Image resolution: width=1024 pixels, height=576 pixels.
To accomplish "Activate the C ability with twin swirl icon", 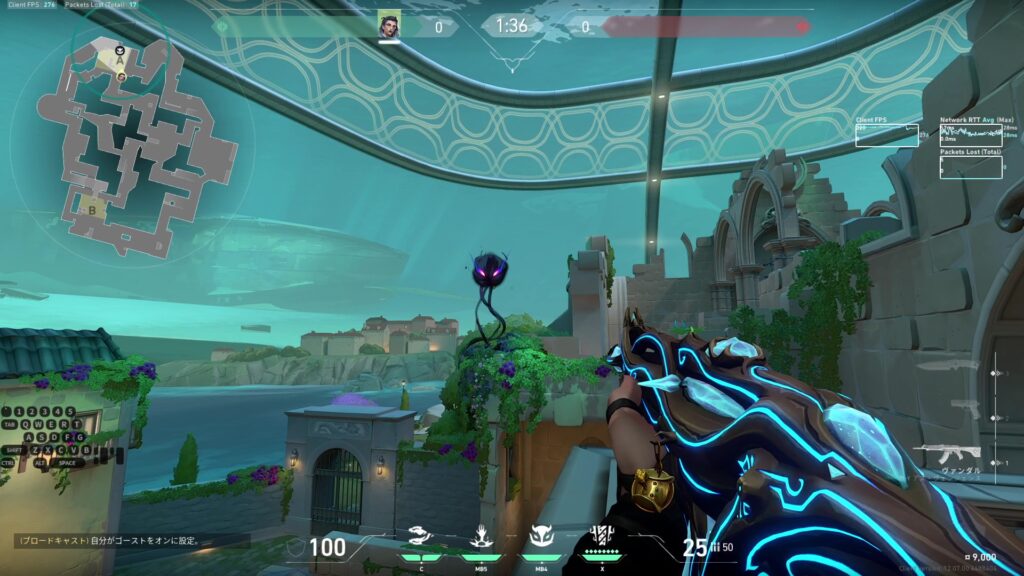I will (x=420, y=538).
